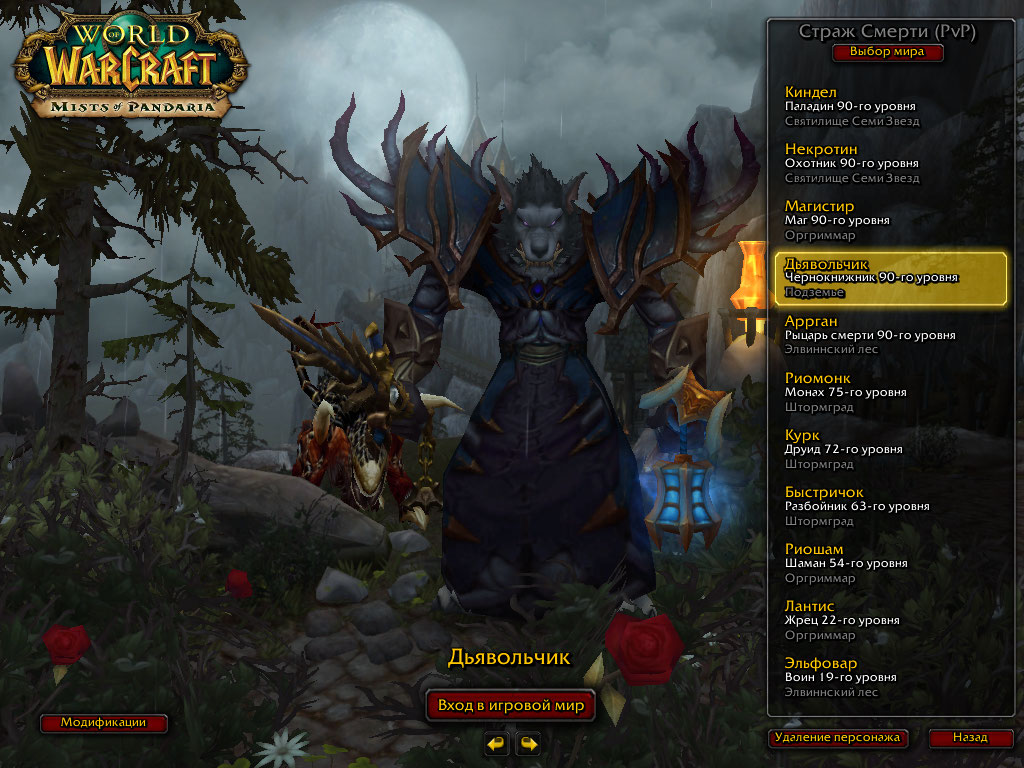Rotate character with the left arrow button
Viewport: 1024px width, 768px height.
496,743
